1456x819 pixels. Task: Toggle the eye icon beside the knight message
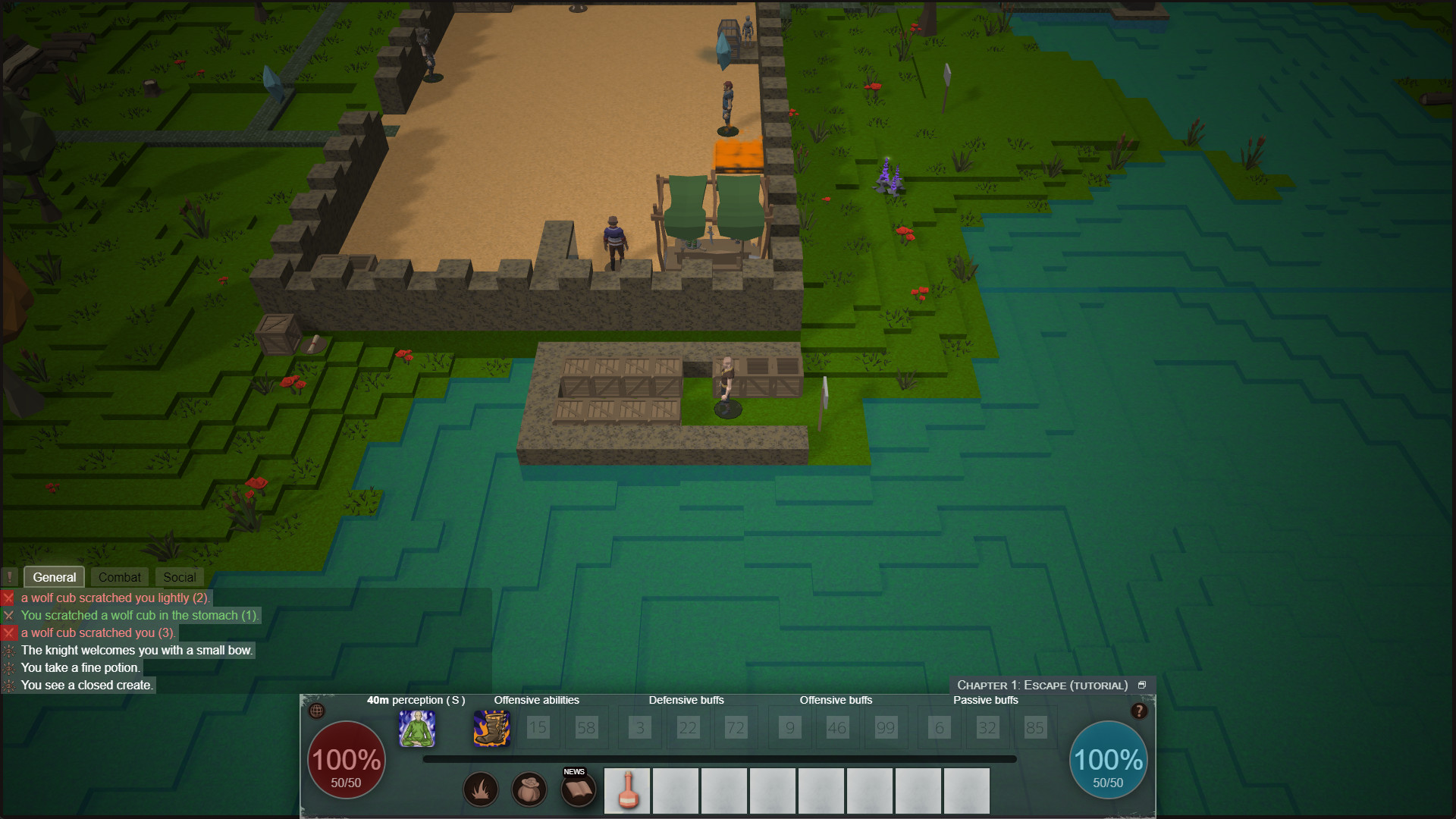(9, 650)
